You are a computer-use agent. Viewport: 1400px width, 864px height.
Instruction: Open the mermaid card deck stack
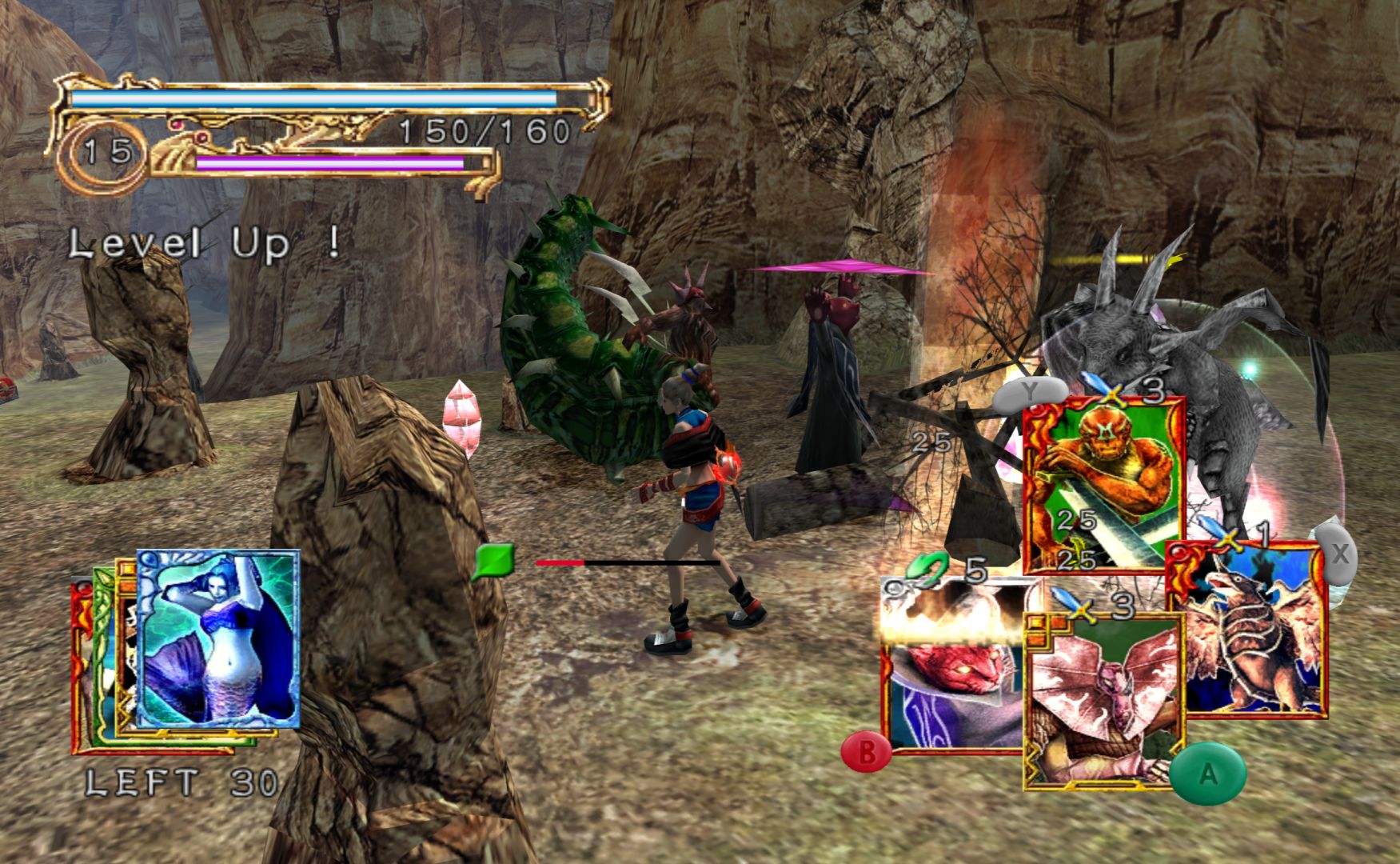click(x=217, y=638)
